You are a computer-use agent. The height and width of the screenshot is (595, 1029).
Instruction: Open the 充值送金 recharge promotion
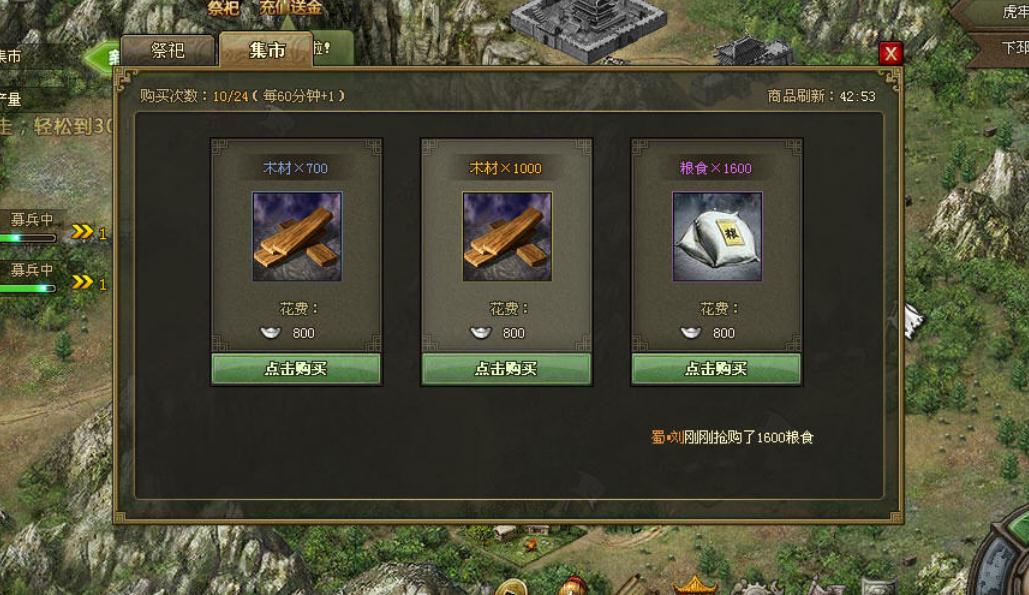pyautogui.click(x=291, y=8)
